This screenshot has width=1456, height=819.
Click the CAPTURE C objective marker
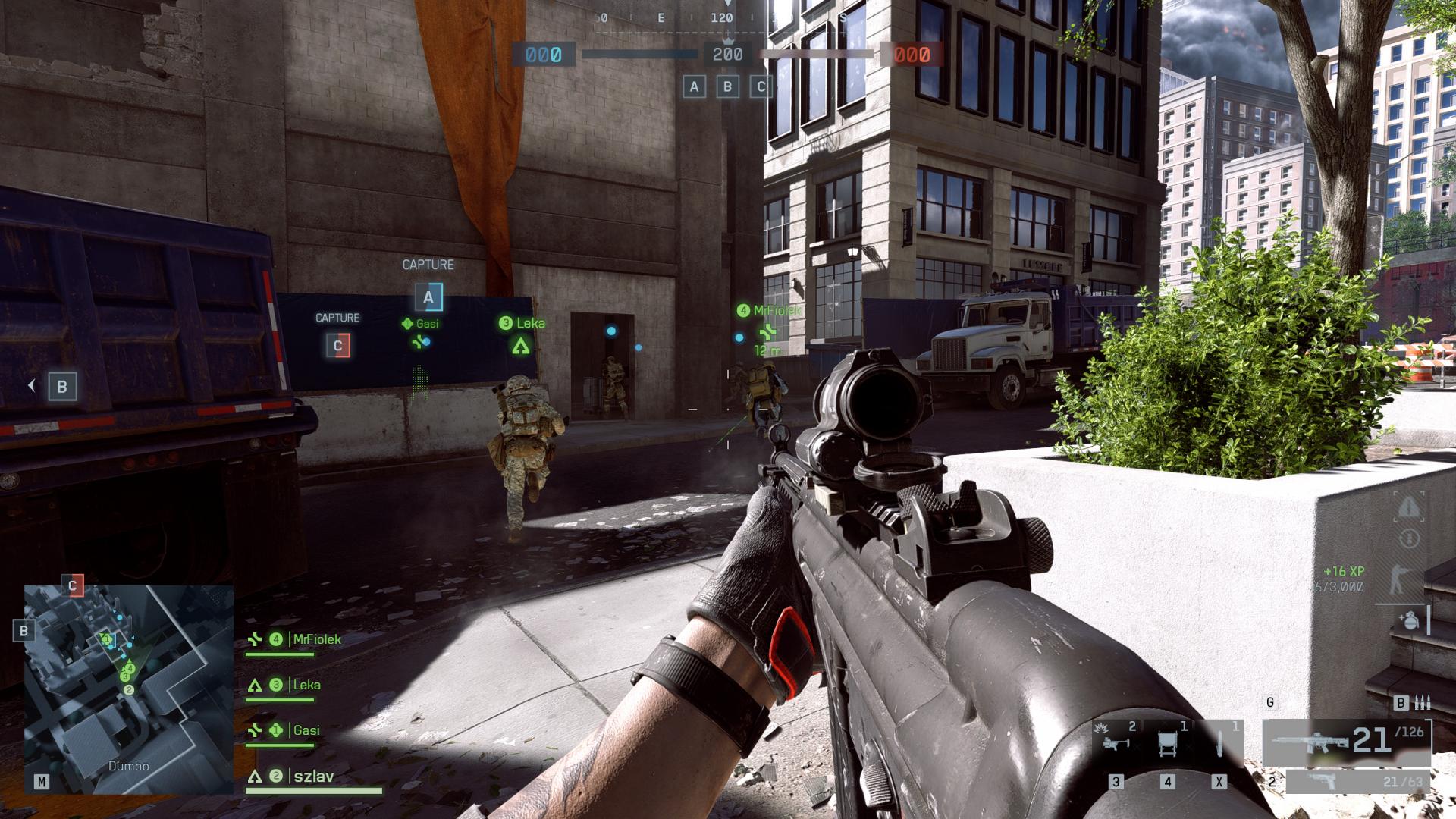[338, 346]
